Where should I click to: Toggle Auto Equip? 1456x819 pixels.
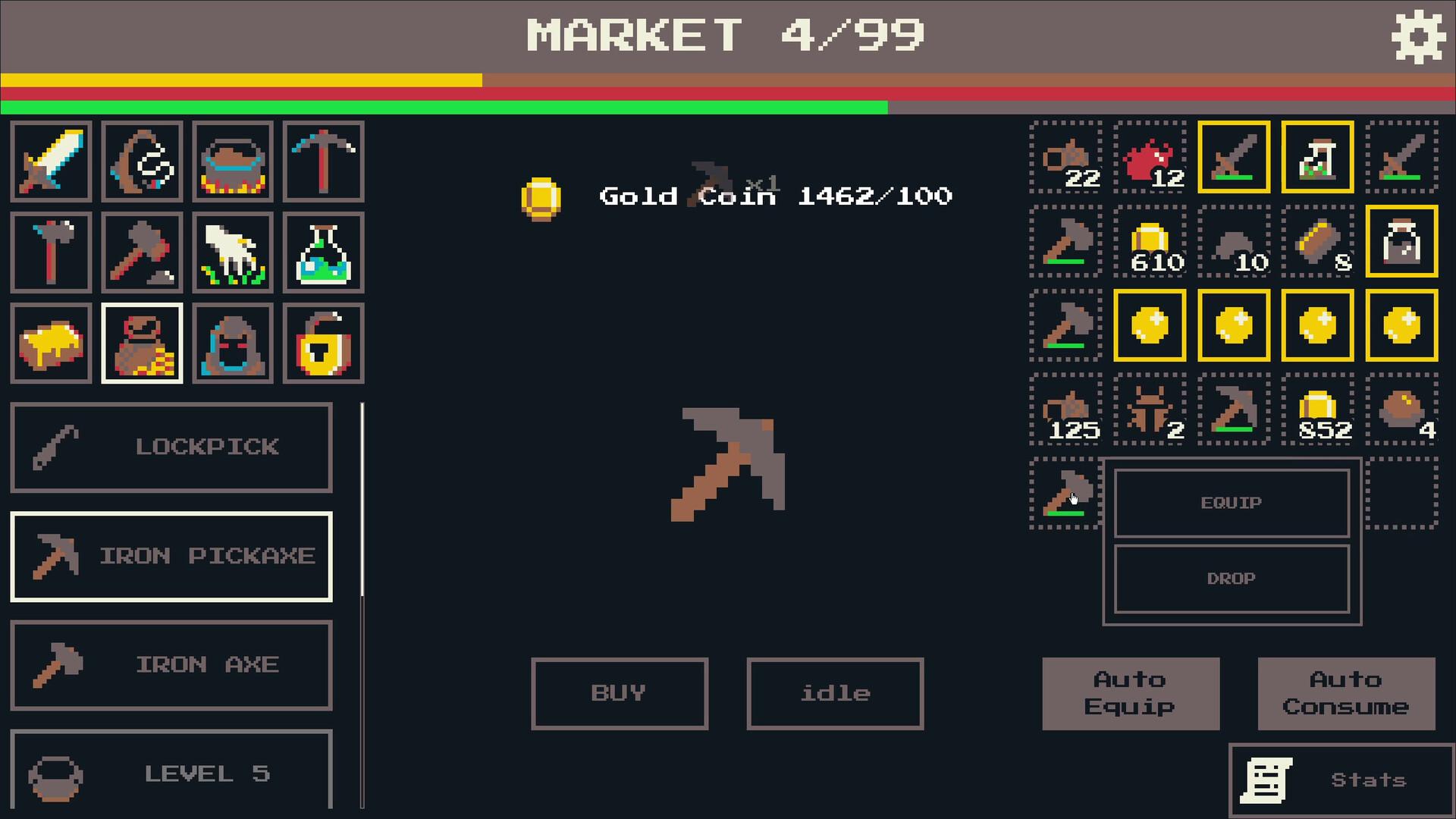pyautogui.click(x=1131, y=692)
